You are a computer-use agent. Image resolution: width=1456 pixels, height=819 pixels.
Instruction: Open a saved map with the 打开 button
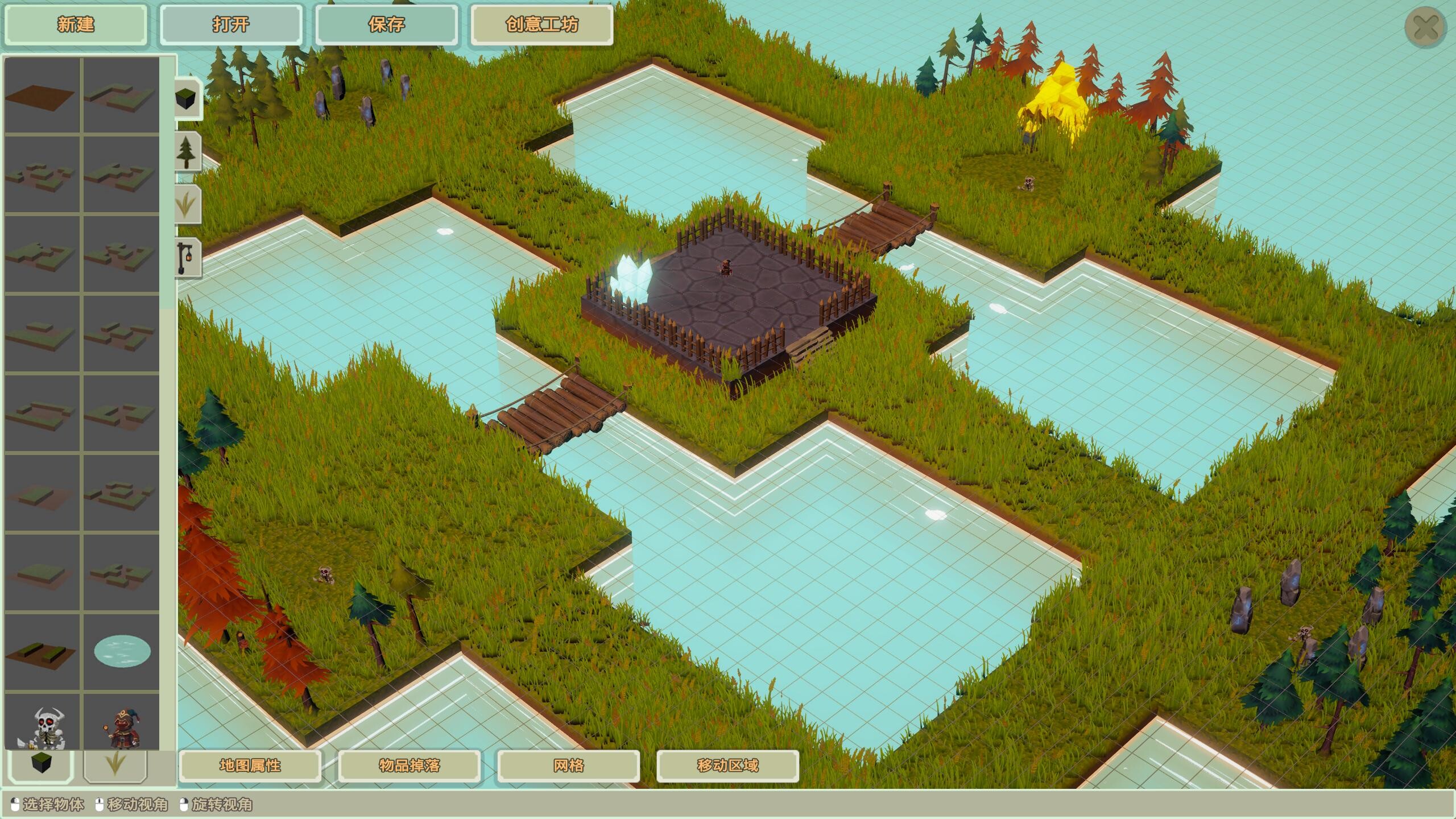point(231,25)
